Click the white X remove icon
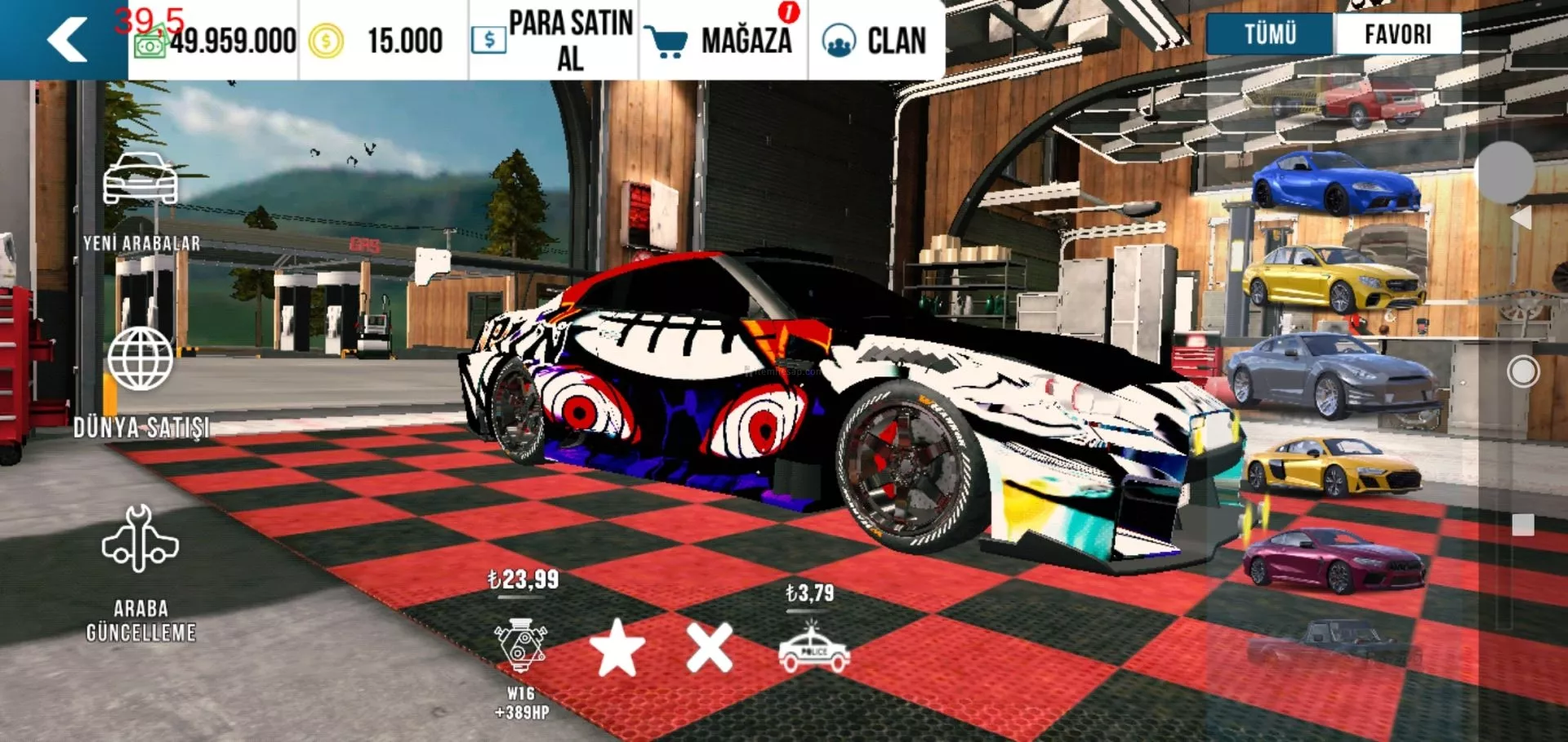 (x=709, y=648)
